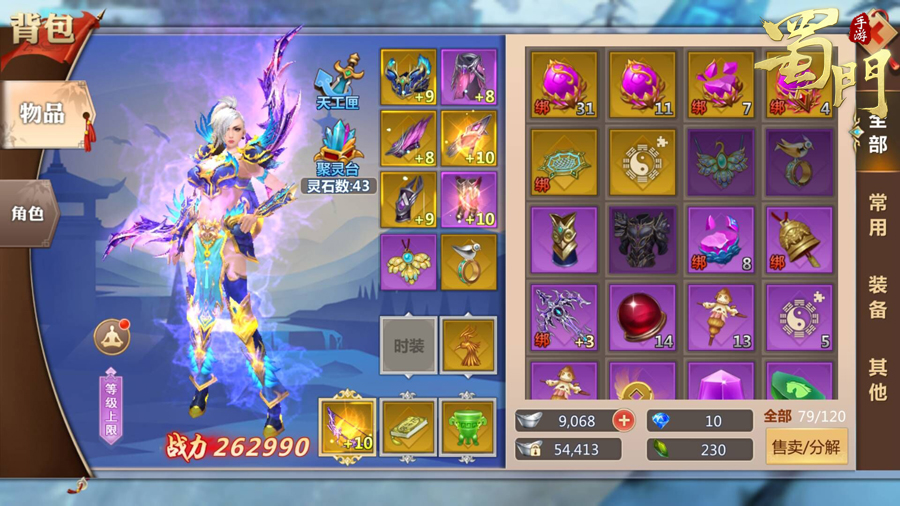900x506 pixels.
Task: Filter bag by 装备 equipment
Action: click(876, 297)
